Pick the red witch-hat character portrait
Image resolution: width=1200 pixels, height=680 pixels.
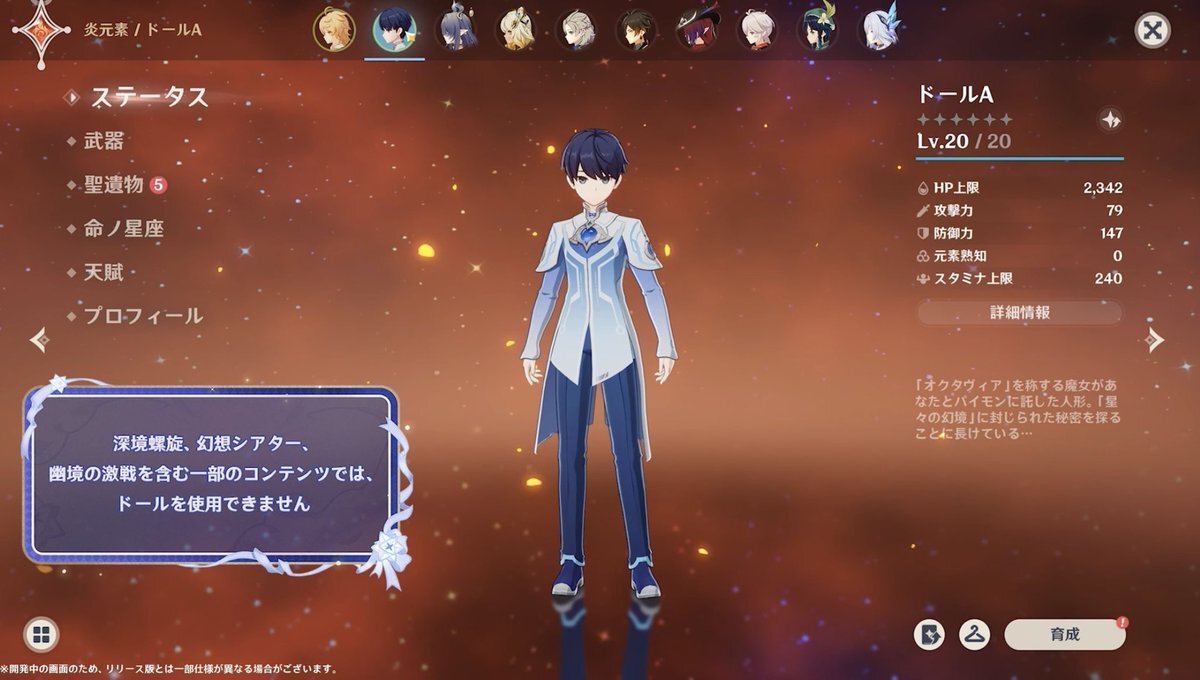(x=697, y=30)
